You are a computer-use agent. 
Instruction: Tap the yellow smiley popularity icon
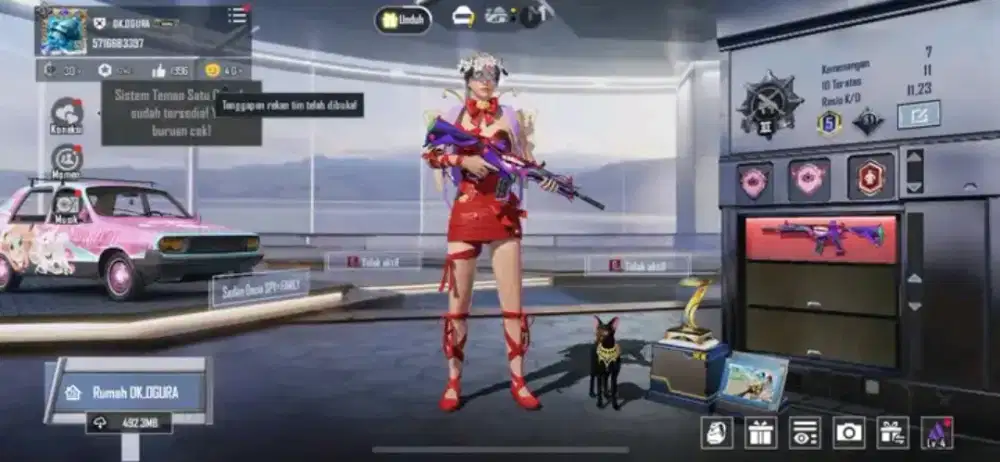click(x=213, y=70)
